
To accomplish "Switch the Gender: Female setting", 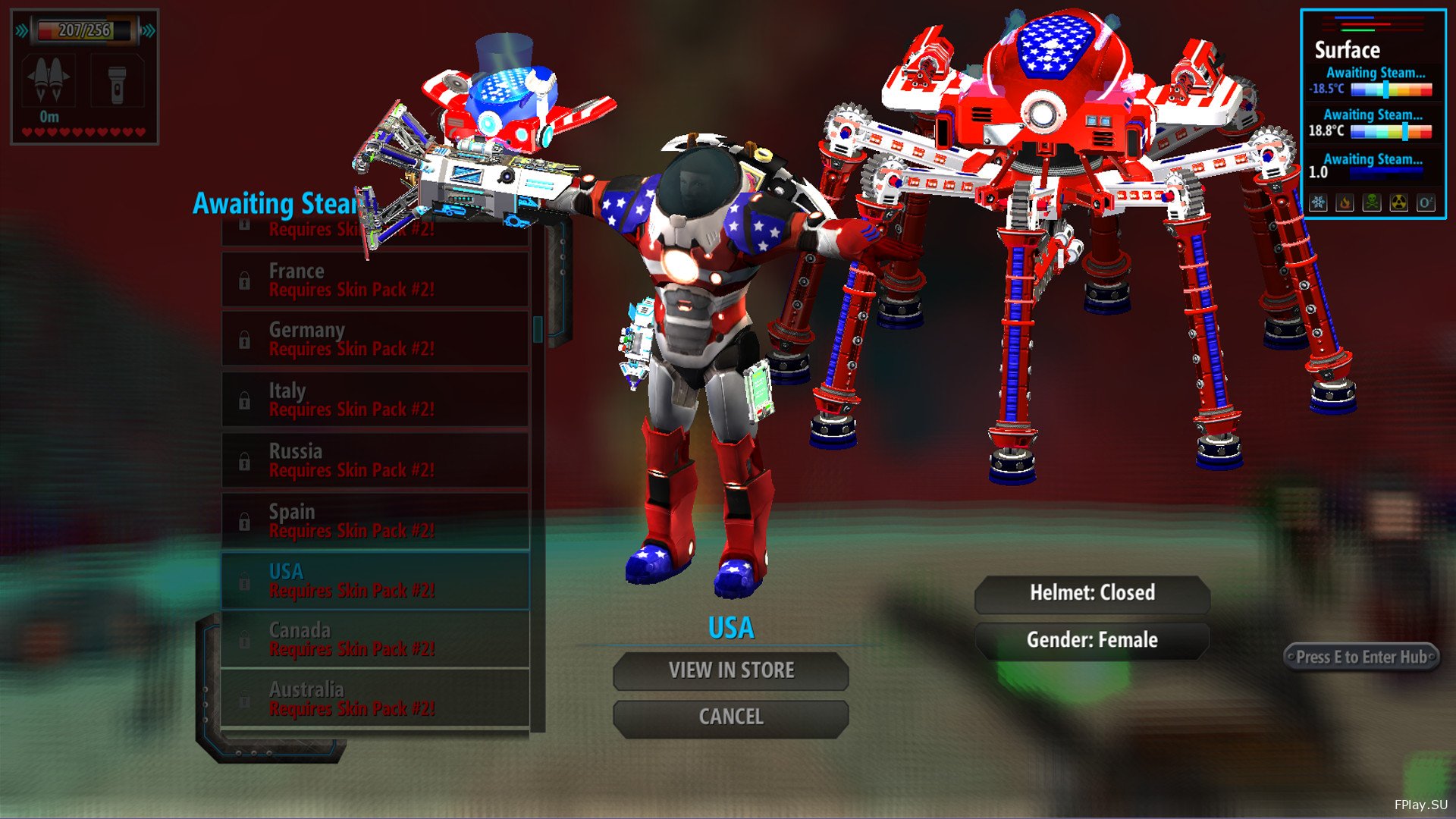I will (x=1092, y=640).
